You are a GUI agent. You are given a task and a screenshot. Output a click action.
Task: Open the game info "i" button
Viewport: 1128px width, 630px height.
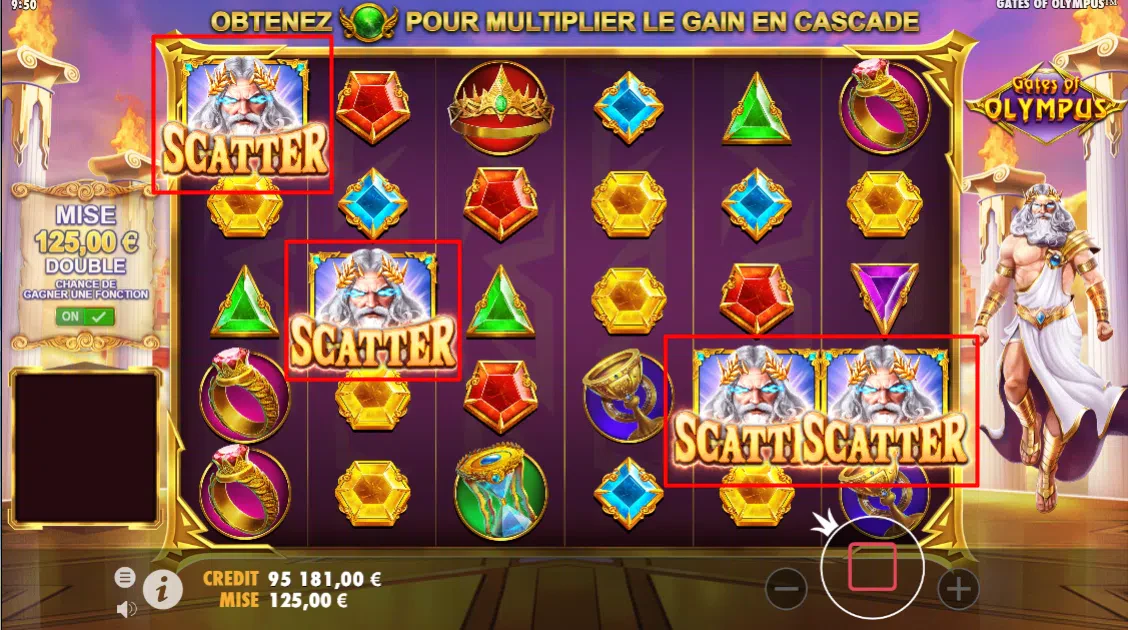(x=162, y=589)
